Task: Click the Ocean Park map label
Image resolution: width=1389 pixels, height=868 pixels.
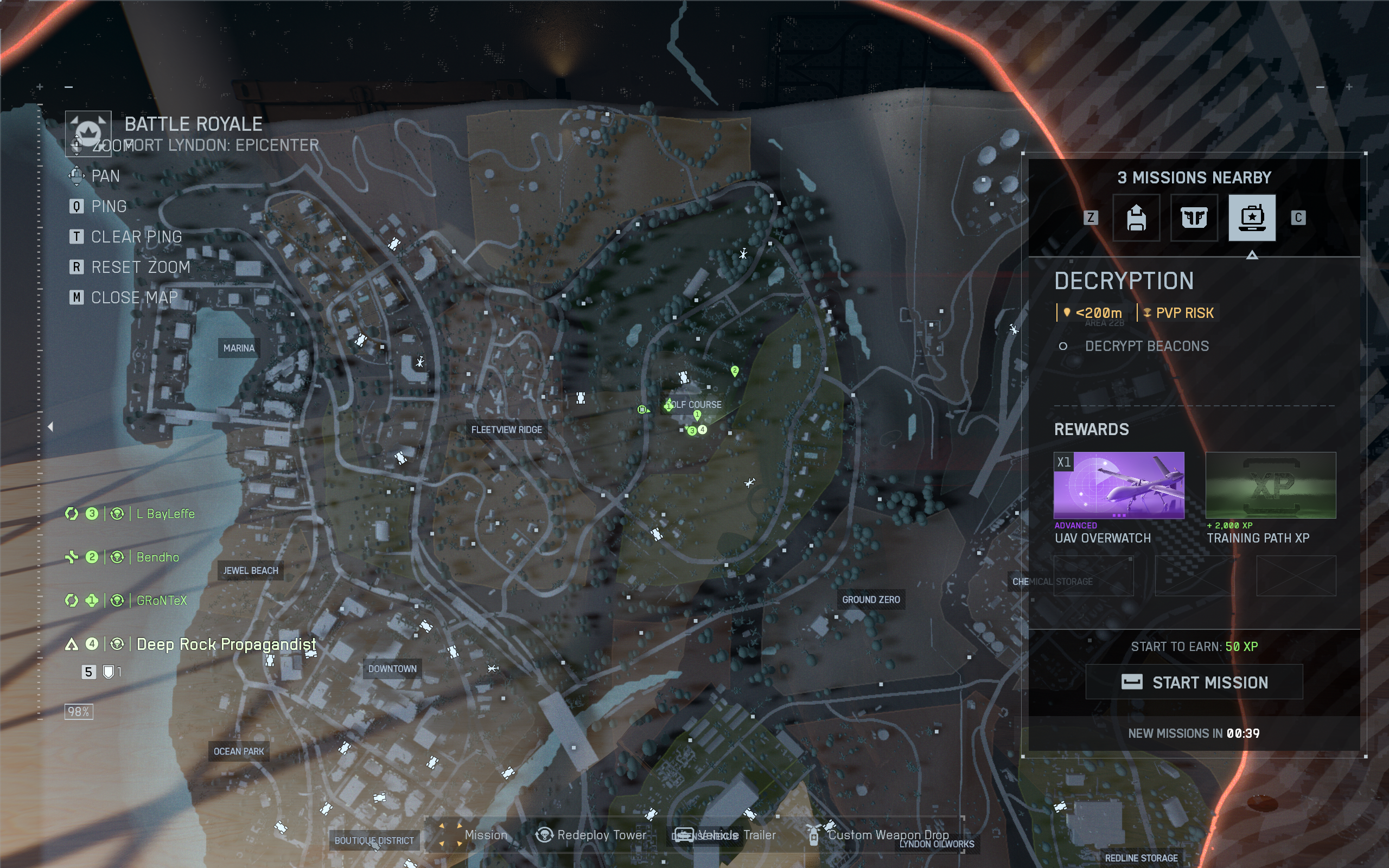Action: click(239, 751)
